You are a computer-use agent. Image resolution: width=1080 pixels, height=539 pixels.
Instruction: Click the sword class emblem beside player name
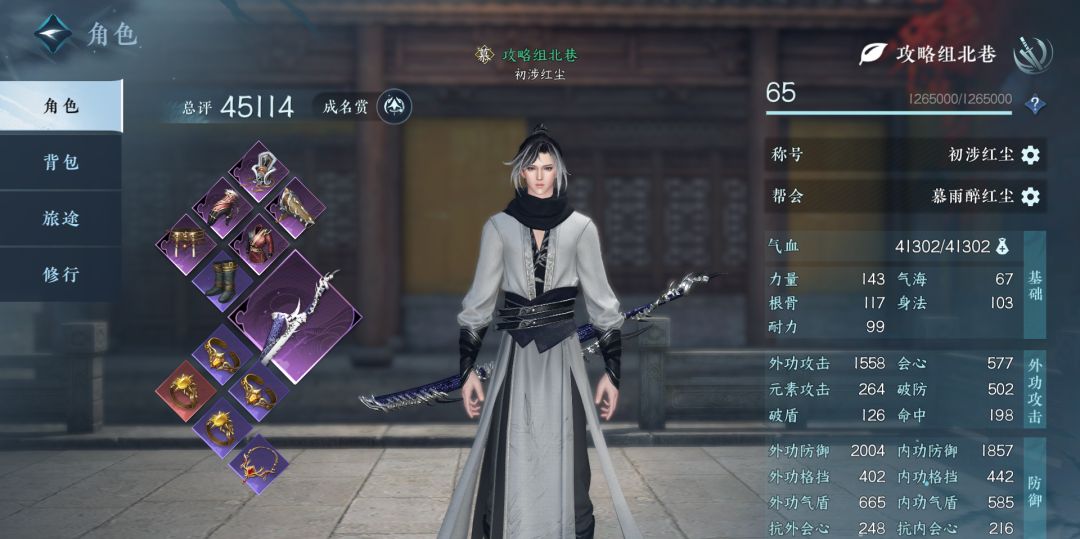click(x=1031, y=55)
